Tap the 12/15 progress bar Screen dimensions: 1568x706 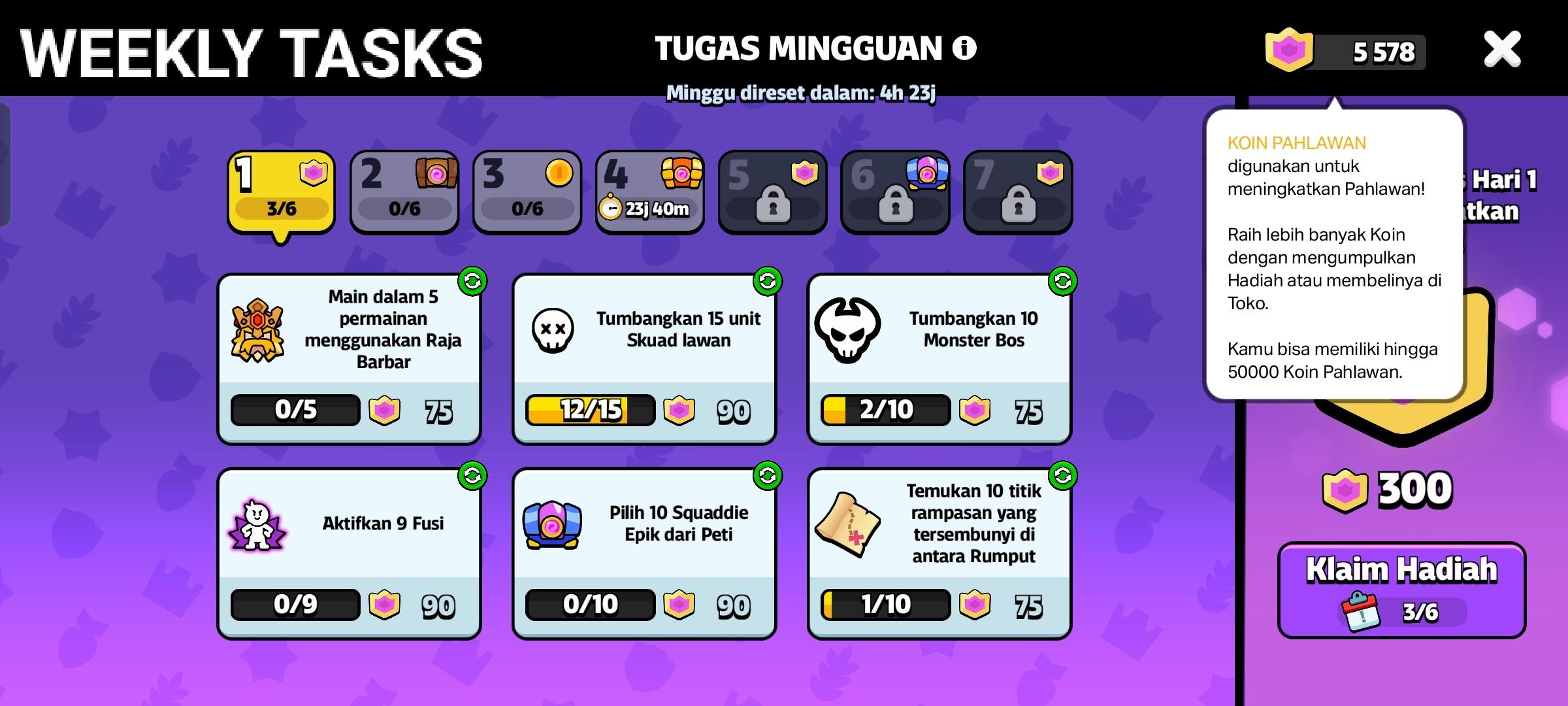point(588,411)
